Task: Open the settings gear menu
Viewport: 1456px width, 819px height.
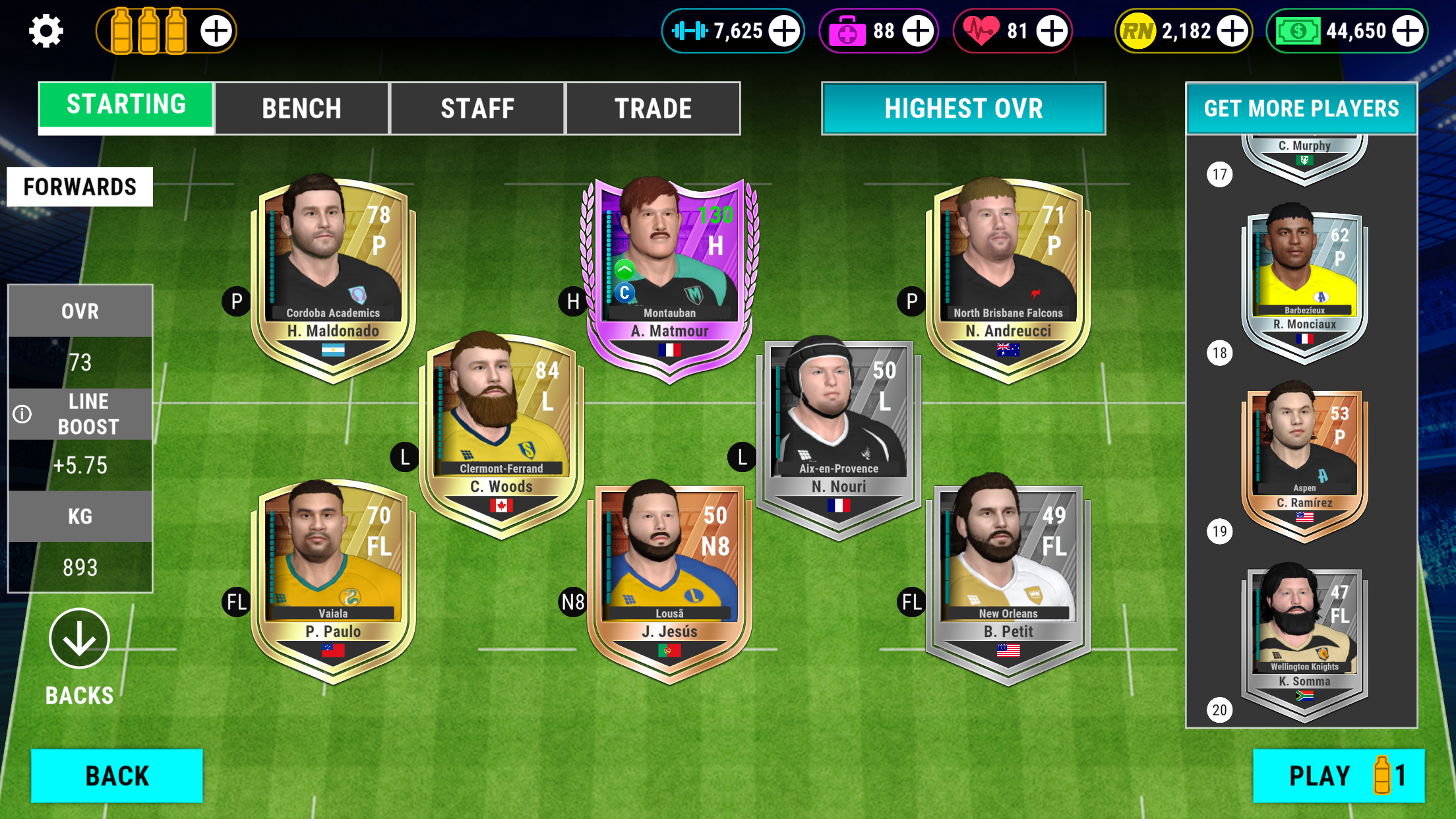Action: [x=45, y=31]
